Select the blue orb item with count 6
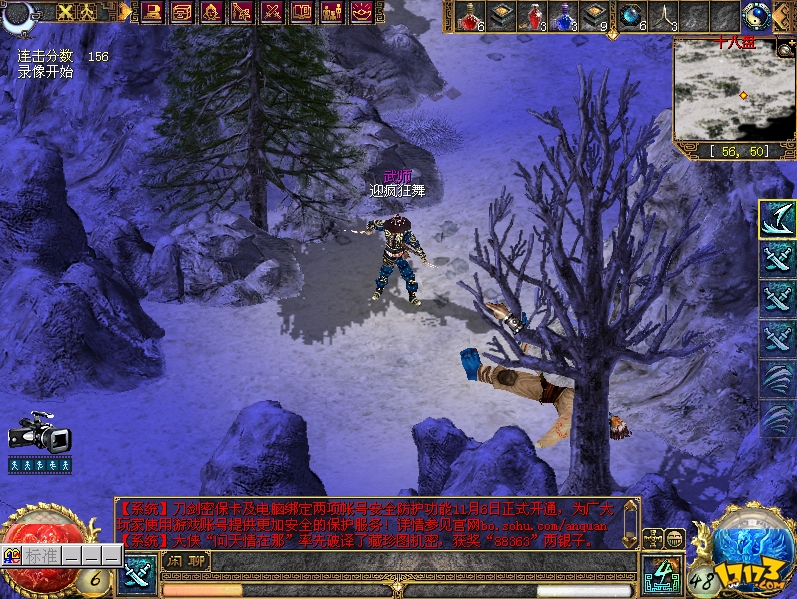 click(x=631, y=15)
